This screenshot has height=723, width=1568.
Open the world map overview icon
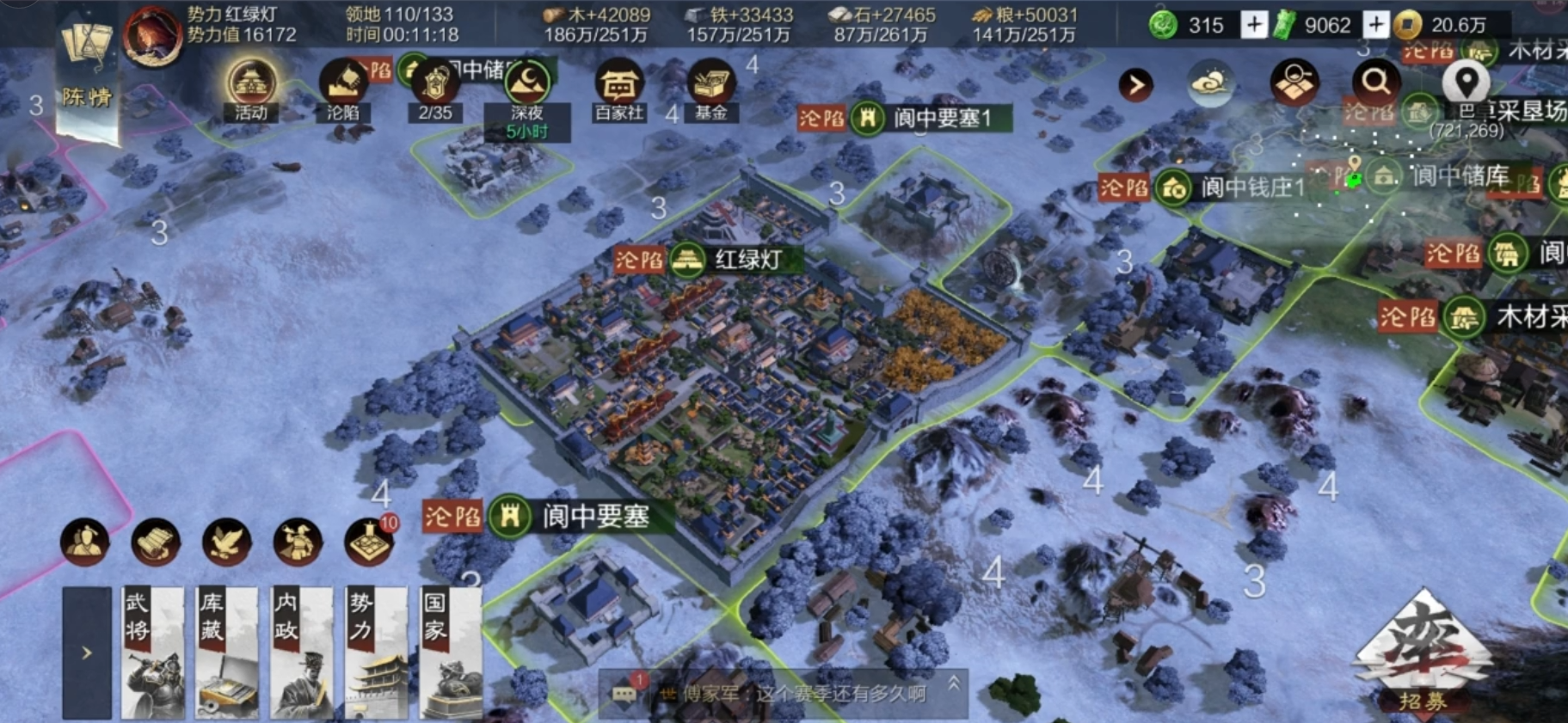(1293, 82)
